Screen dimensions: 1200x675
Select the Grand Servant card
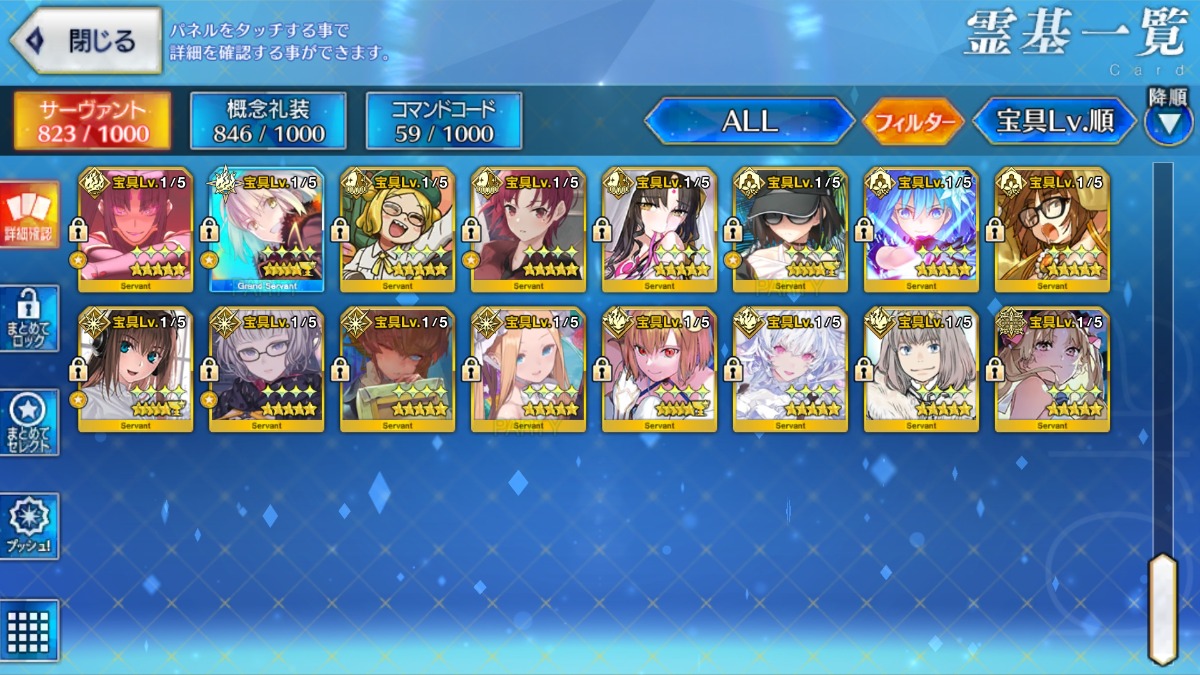click(x=266, y=230)
